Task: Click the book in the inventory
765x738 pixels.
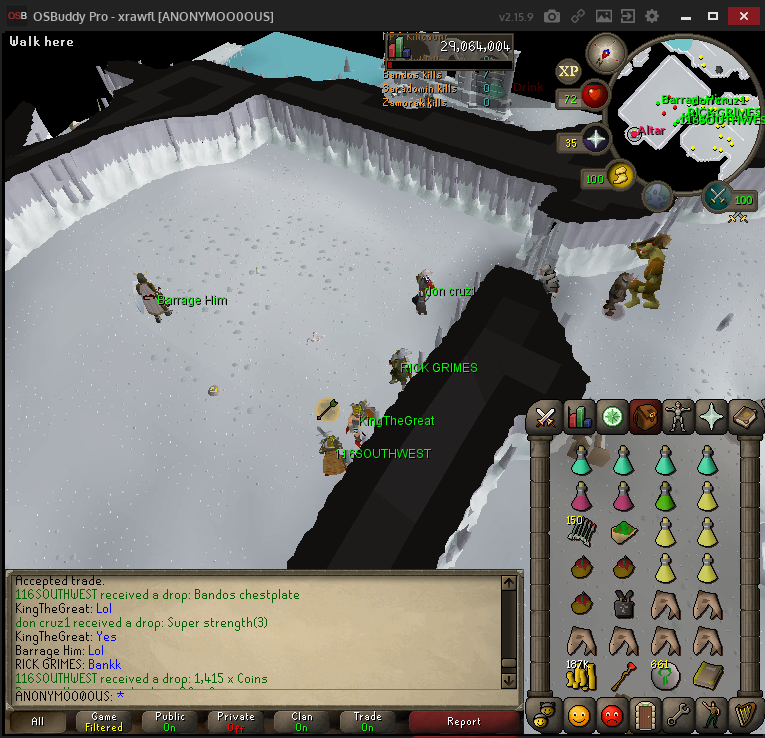Action: point(707,676)
